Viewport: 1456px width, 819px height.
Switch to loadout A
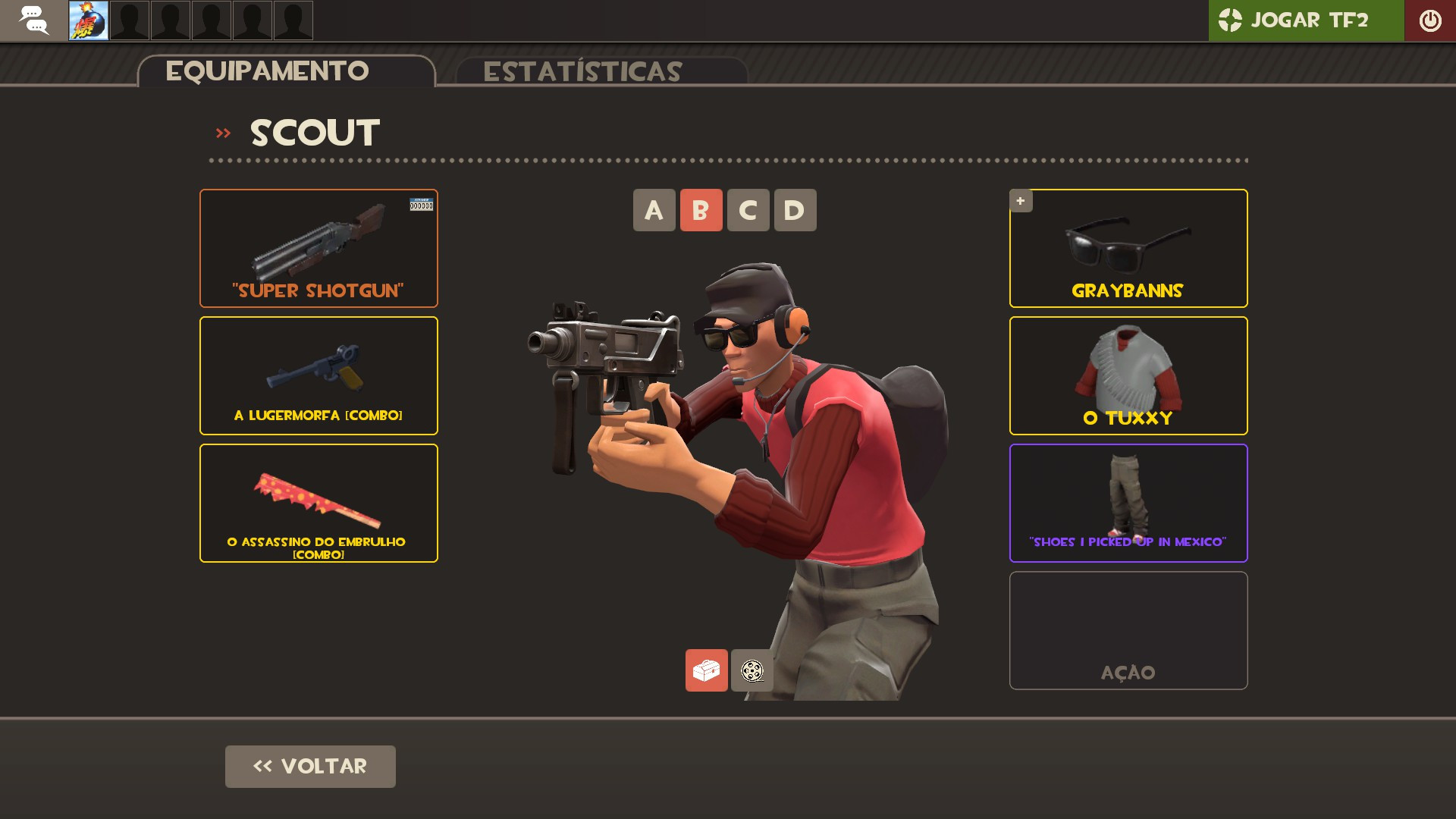pos(654,210)
